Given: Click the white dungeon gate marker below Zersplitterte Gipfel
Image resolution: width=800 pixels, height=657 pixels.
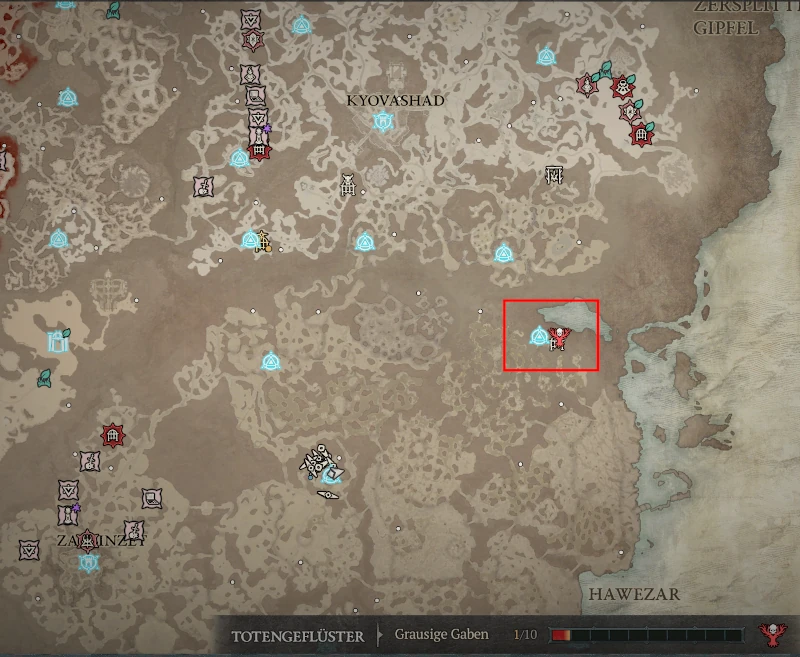Looking at the screenshot, I should click(555, 176).
